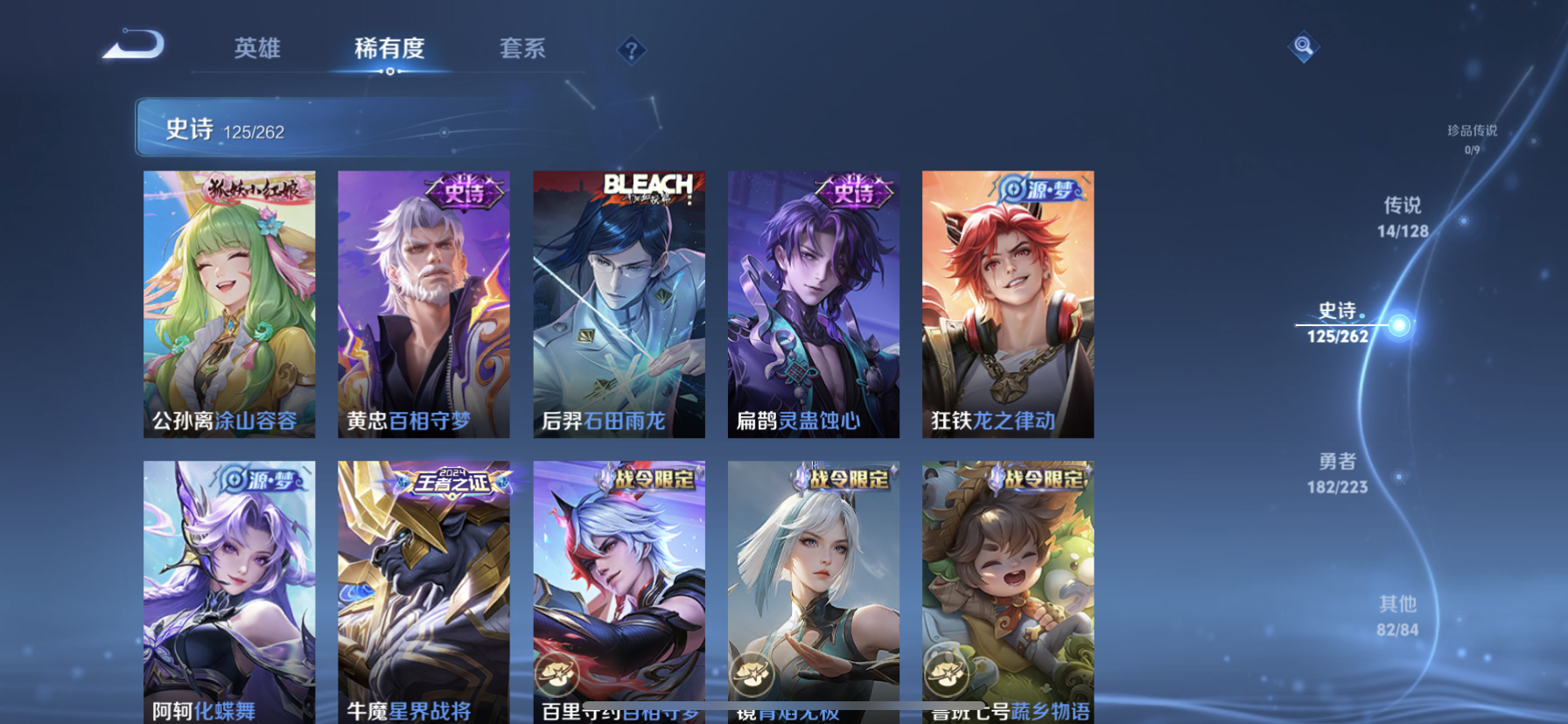Open the 套系 tab
1568x724 pixels.
[x=522, y=48]
